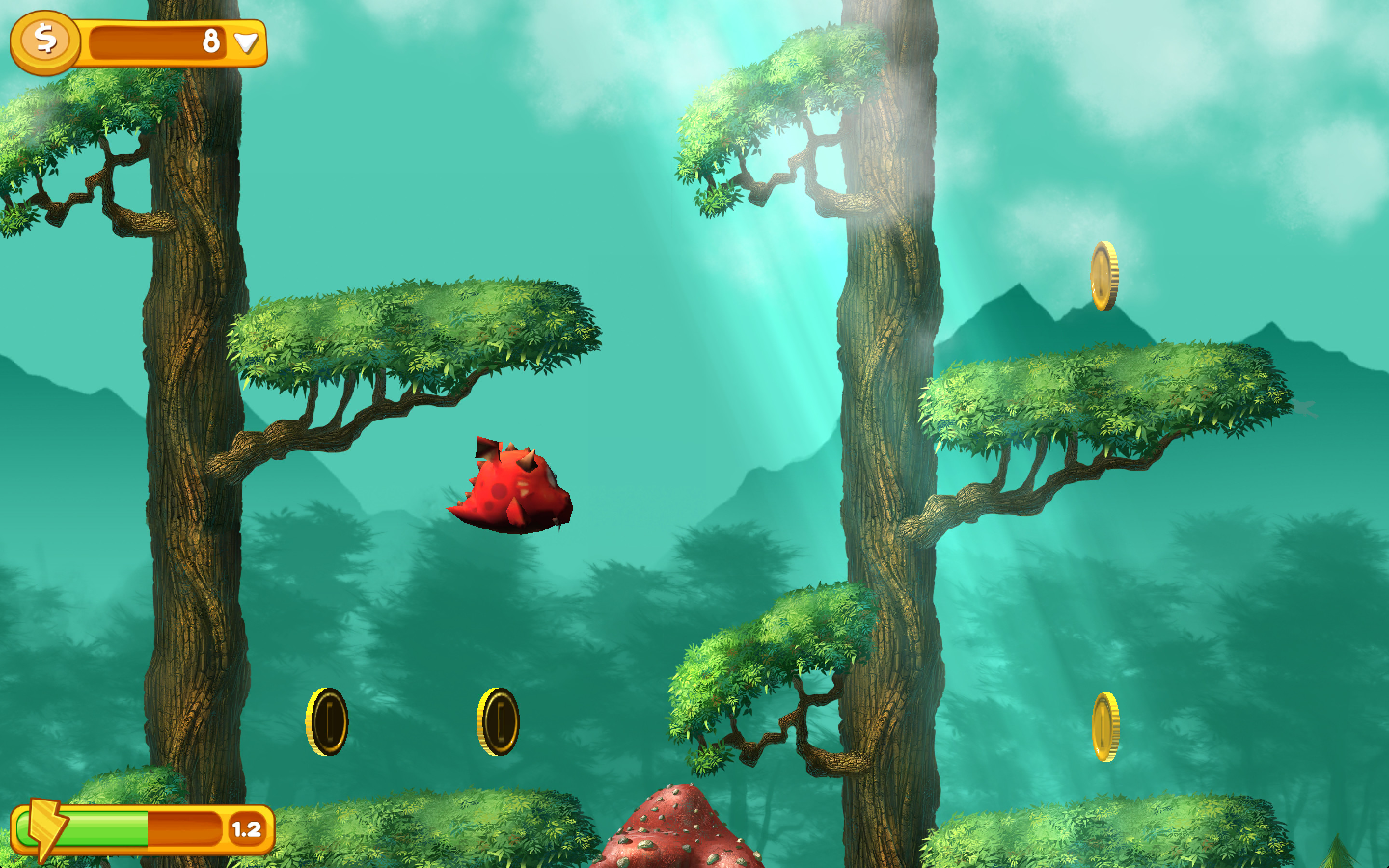This screenshot has width=1389, height=868.
Task: Click the dollar coin icon top-left
Action: click(x=46, y=41)
